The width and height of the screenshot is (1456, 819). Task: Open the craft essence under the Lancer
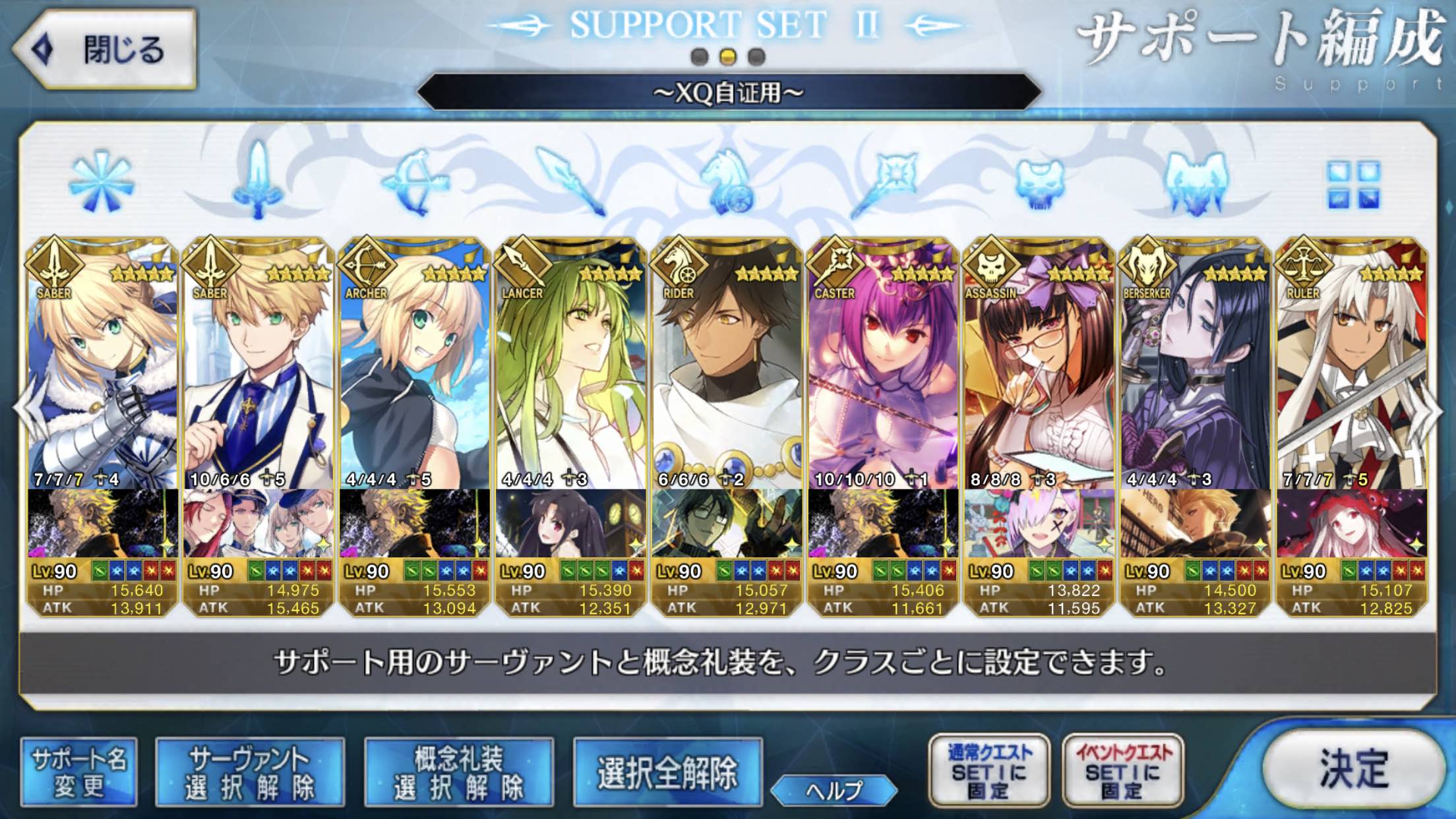point(571,523)
